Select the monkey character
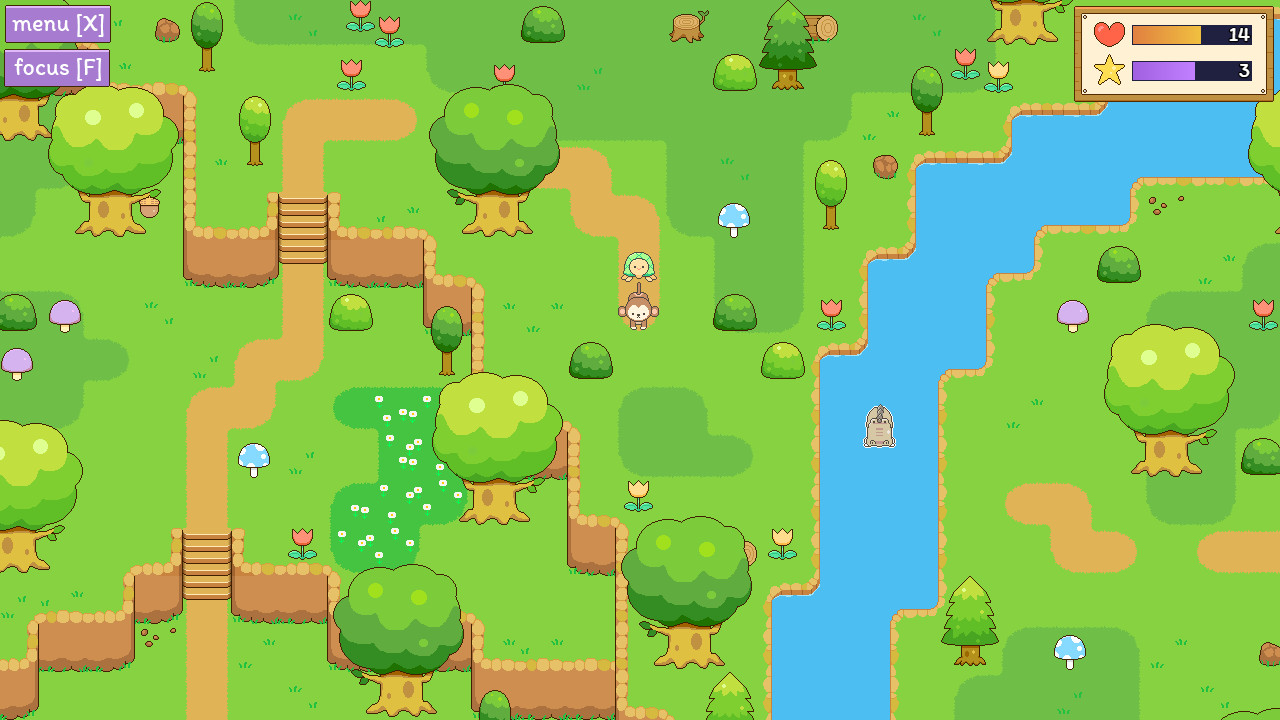Image resolution: width=1280 pixels, height=720 pixels. coord(638,313)
